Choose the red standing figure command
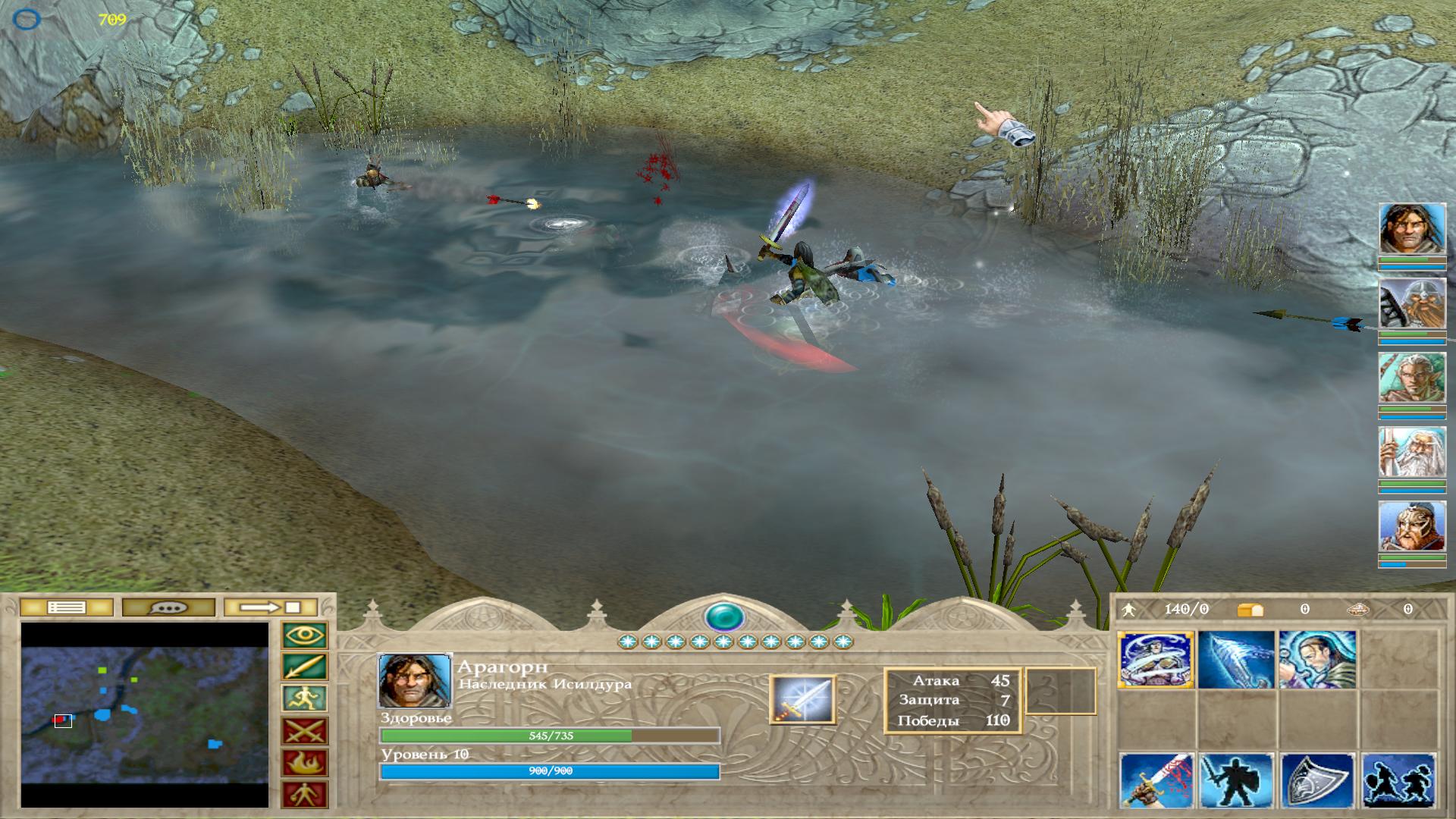The width and height of the screenshot is (1456, 819). pos(305,795)
